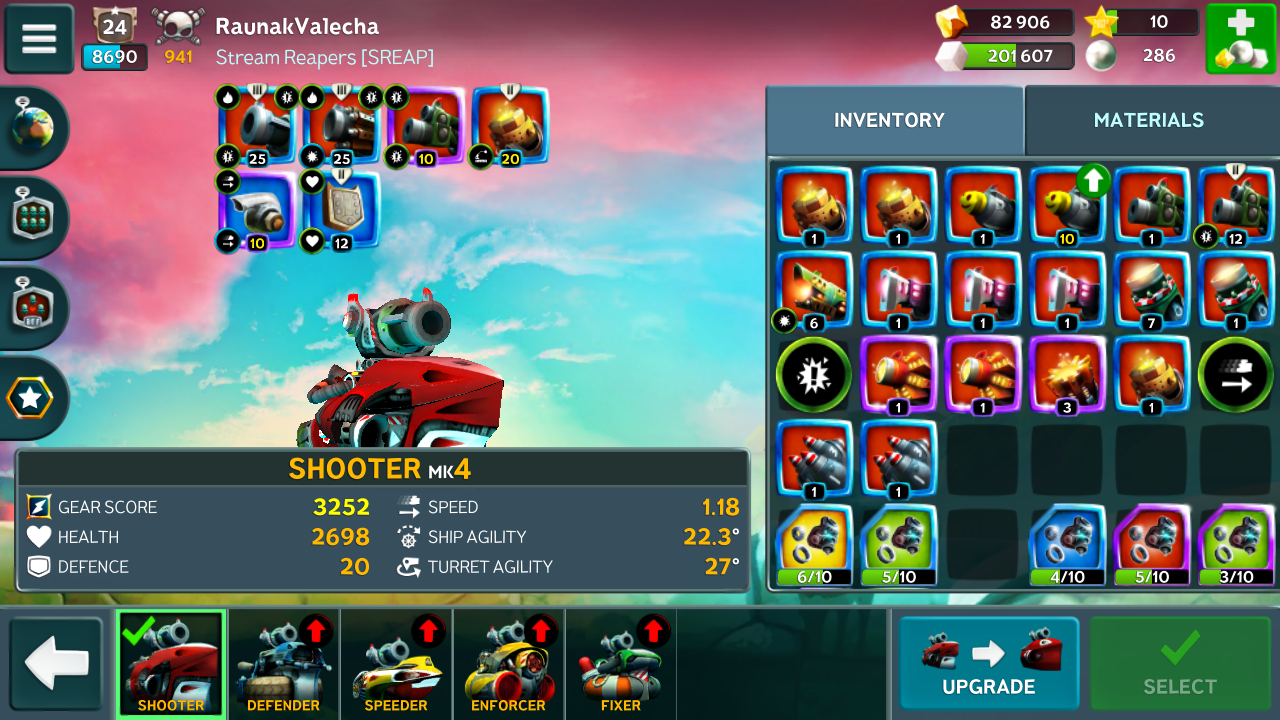Buy more currency with green plus button
Screen dimensions: 1280x720
(1239, 38)
